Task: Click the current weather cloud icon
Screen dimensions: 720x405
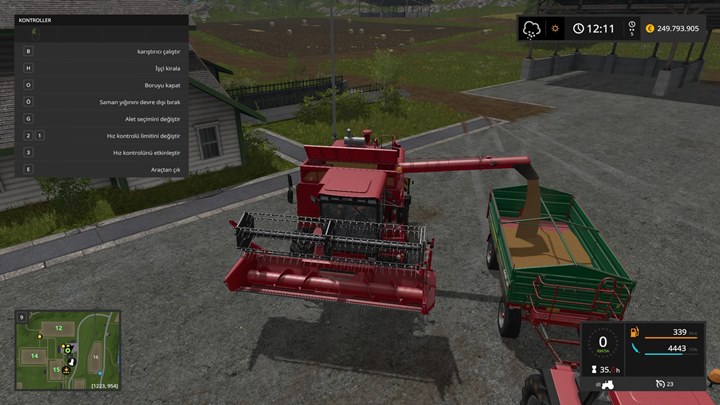Action: point(531,28)
